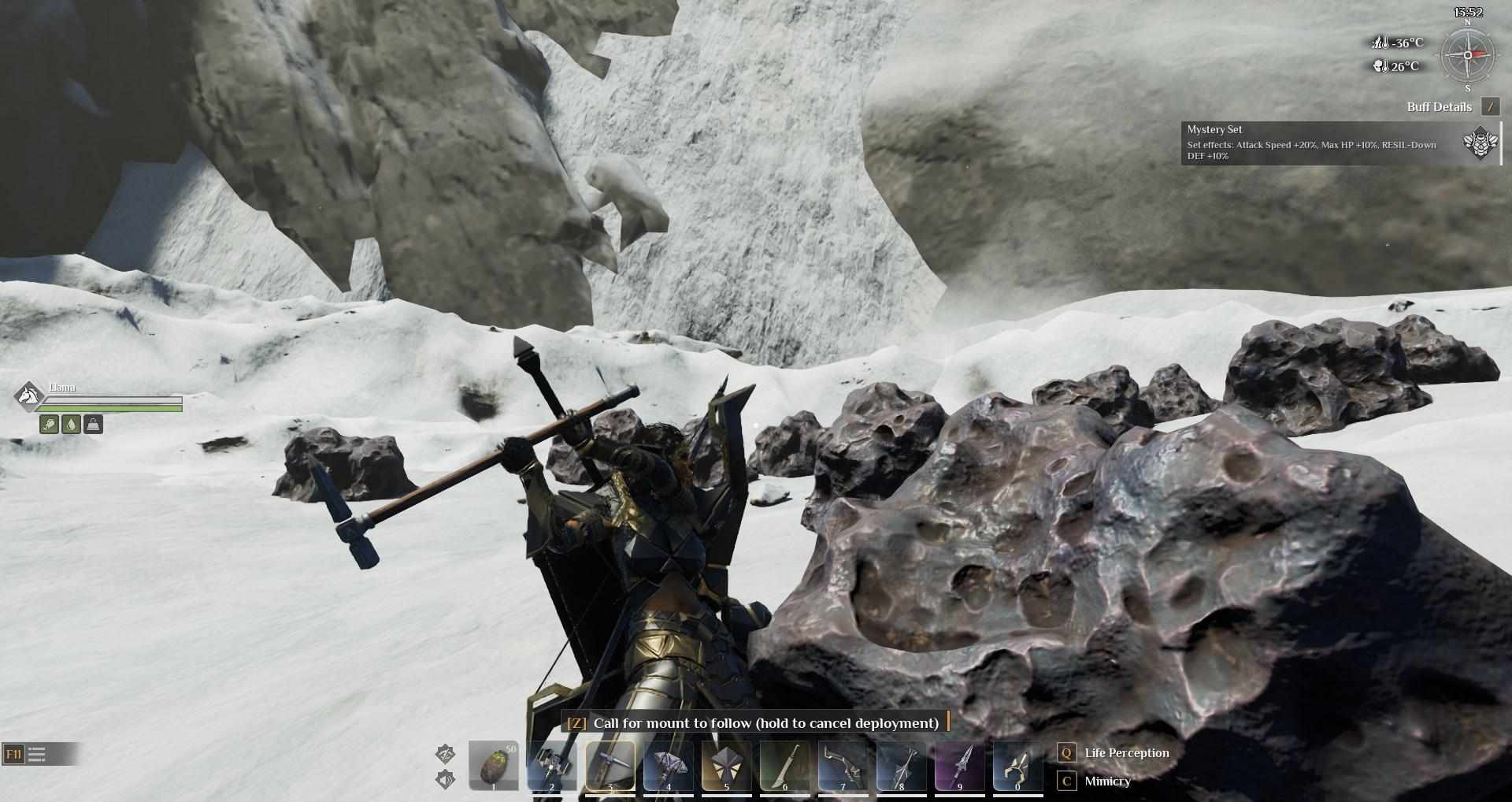
Task: Check the mount's water droplet icon
Action: [x=71, y=425]
